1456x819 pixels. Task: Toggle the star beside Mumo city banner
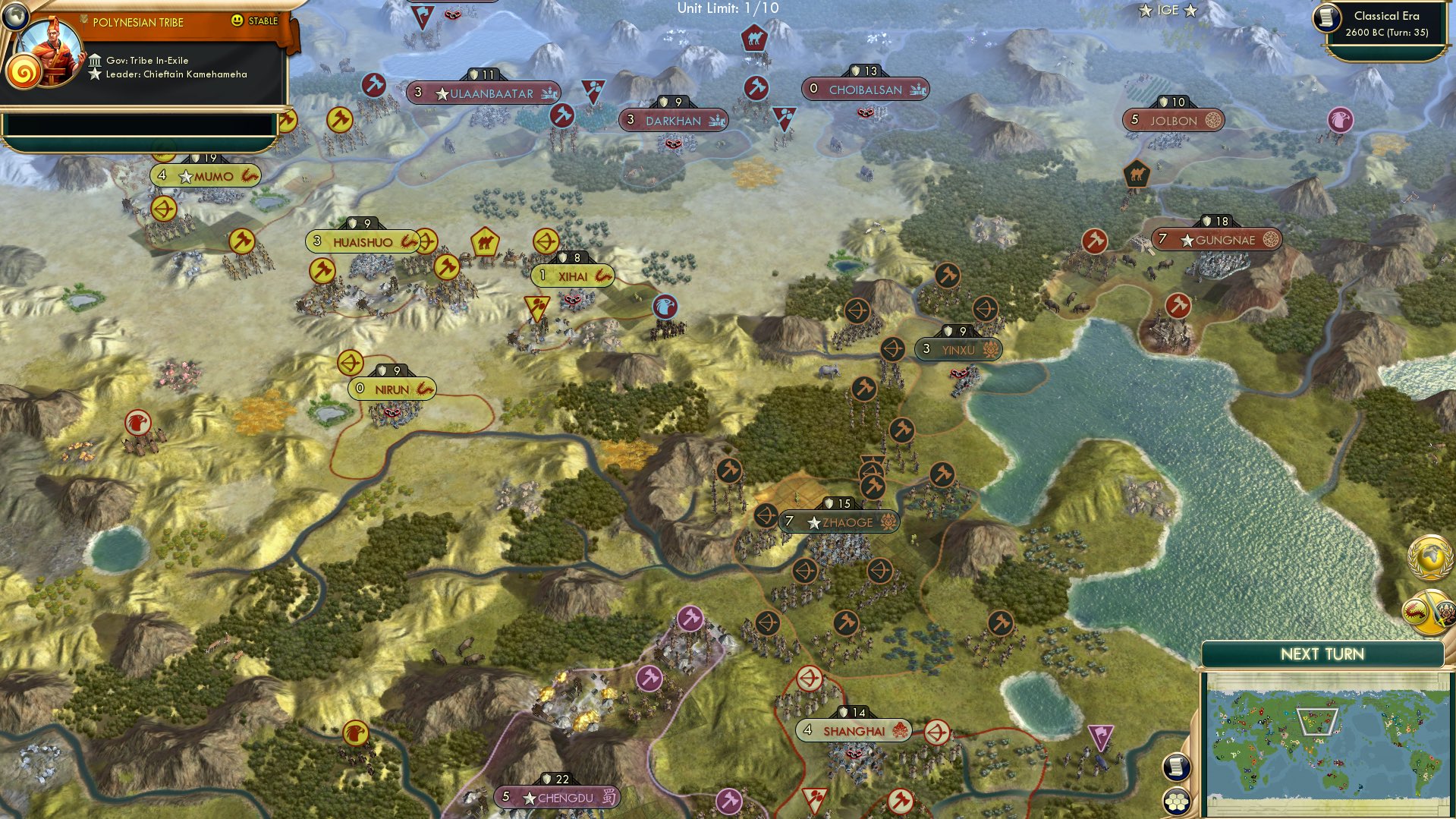click(x=186, y=175)
